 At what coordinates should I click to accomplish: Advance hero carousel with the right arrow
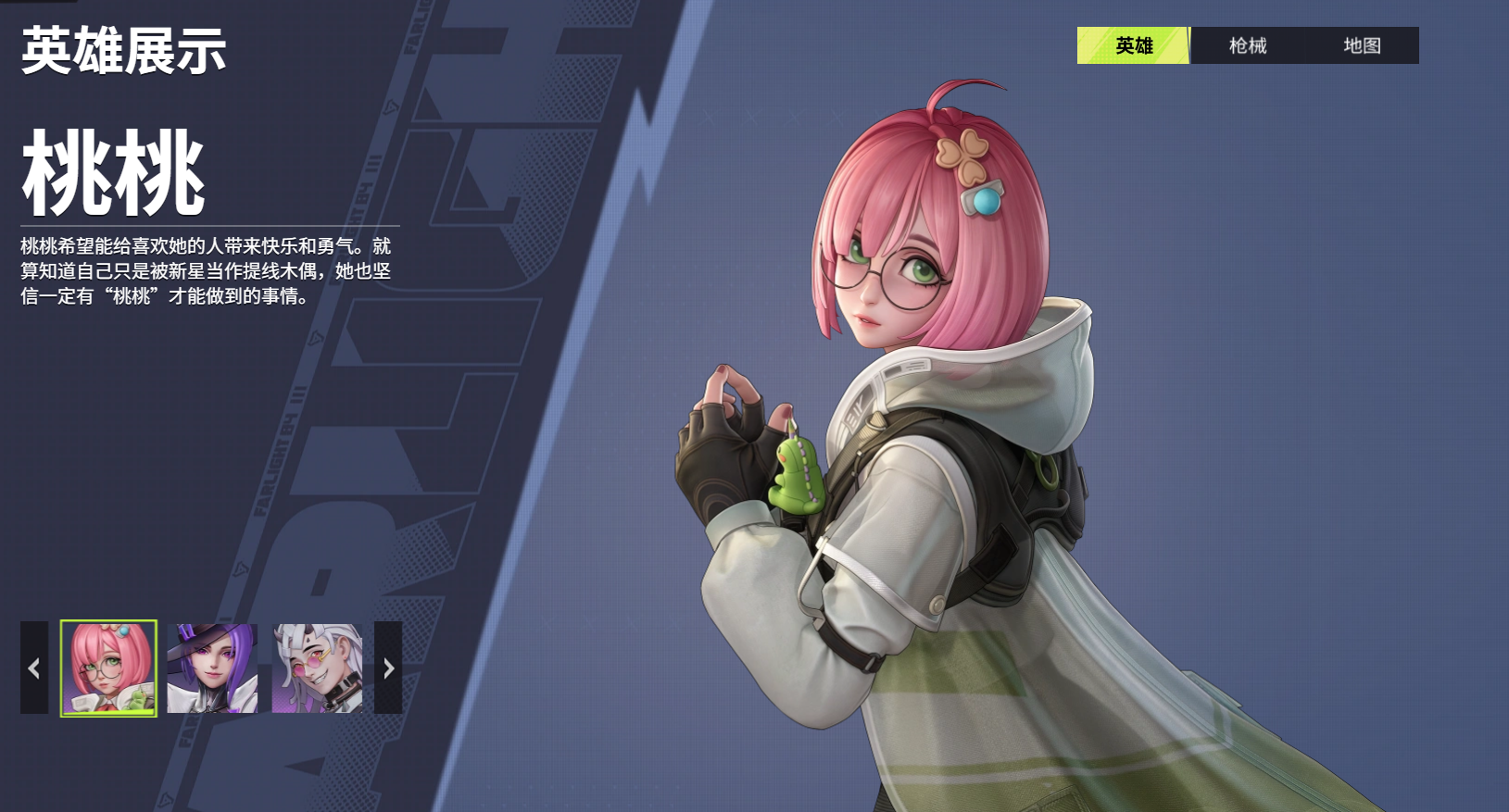point(388,668)
